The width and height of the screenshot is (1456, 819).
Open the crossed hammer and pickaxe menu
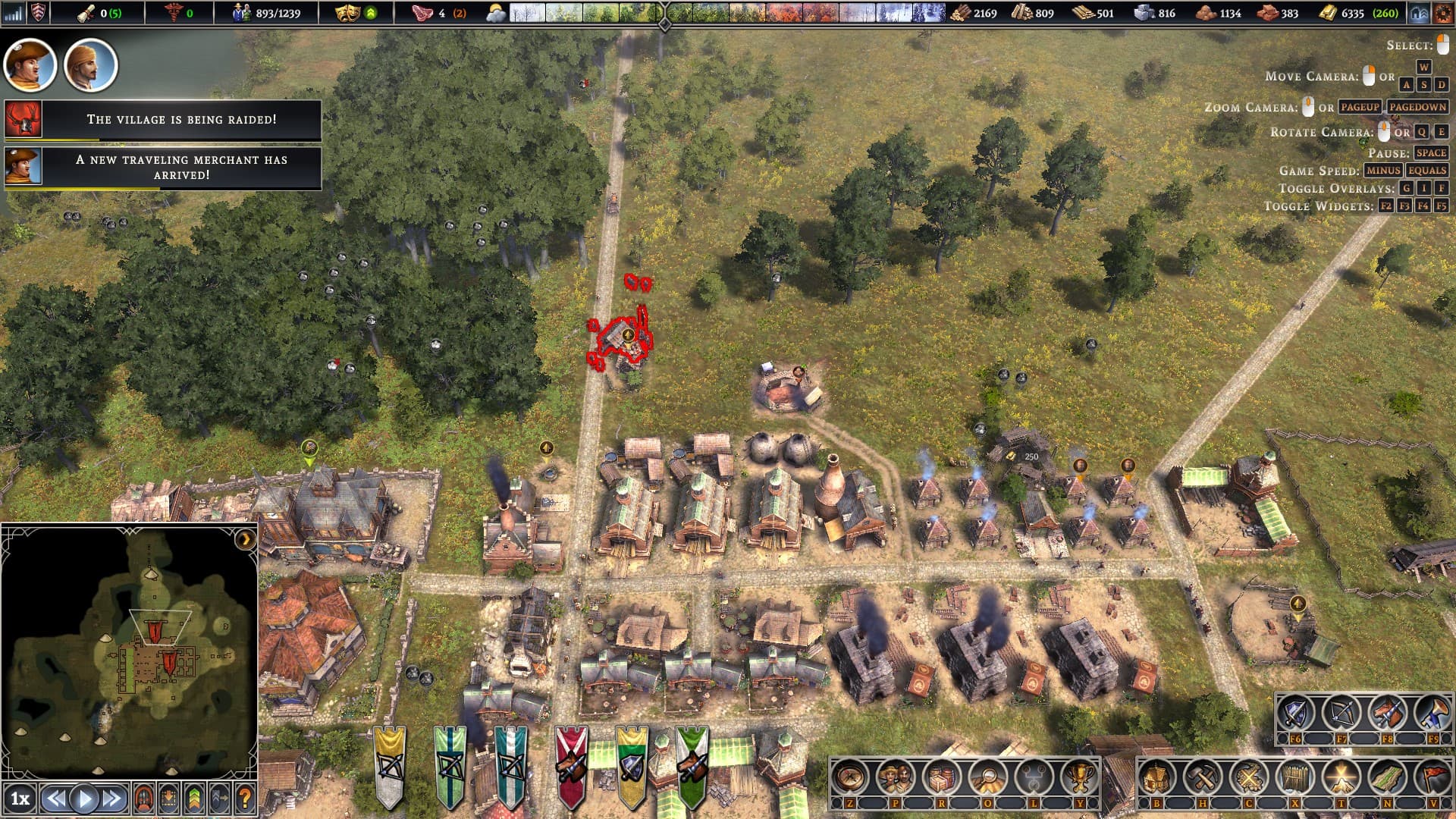click(x=1202, y=777)
